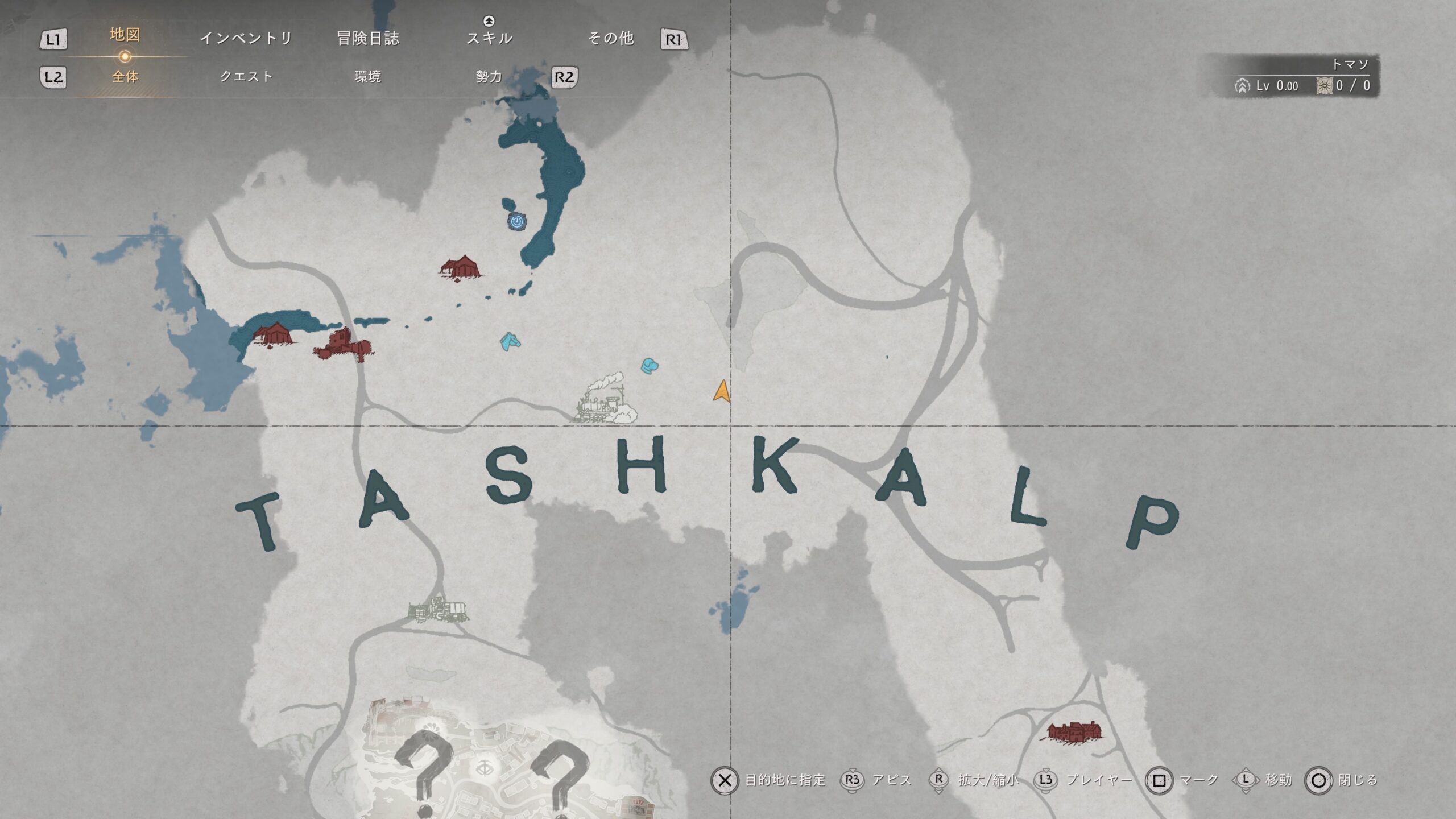Select the orange player arrow marker
The image size is (1456, 819).
(721, 391)
